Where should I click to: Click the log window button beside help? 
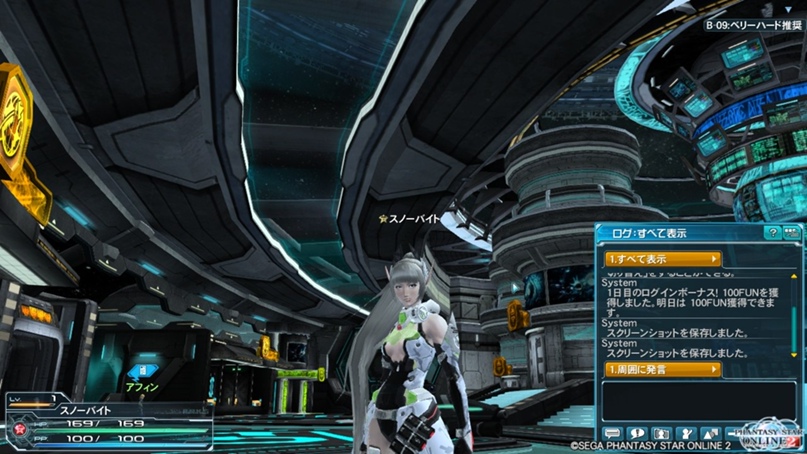791,232
